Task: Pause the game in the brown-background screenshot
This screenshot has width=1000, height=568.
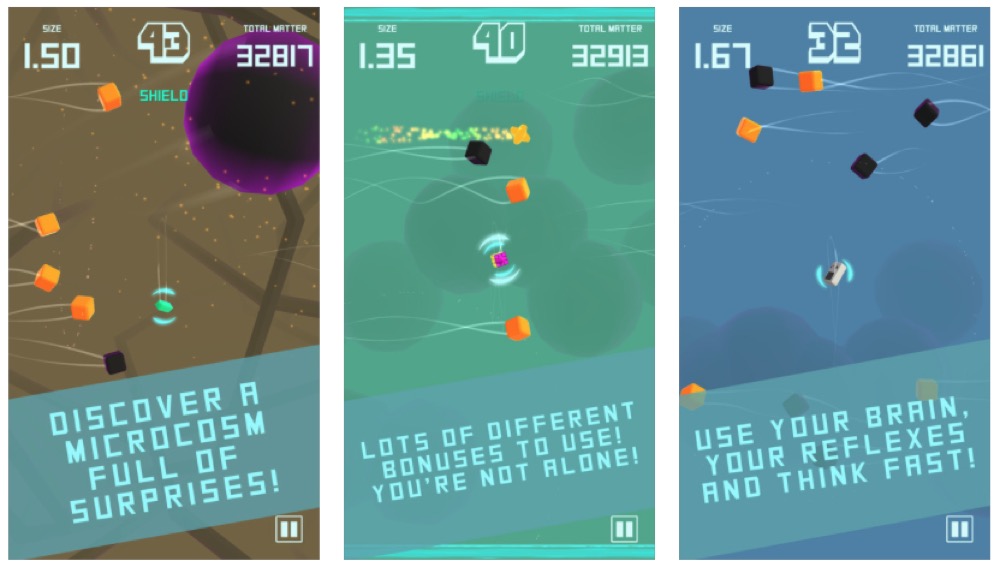Action: click(289, 529)
